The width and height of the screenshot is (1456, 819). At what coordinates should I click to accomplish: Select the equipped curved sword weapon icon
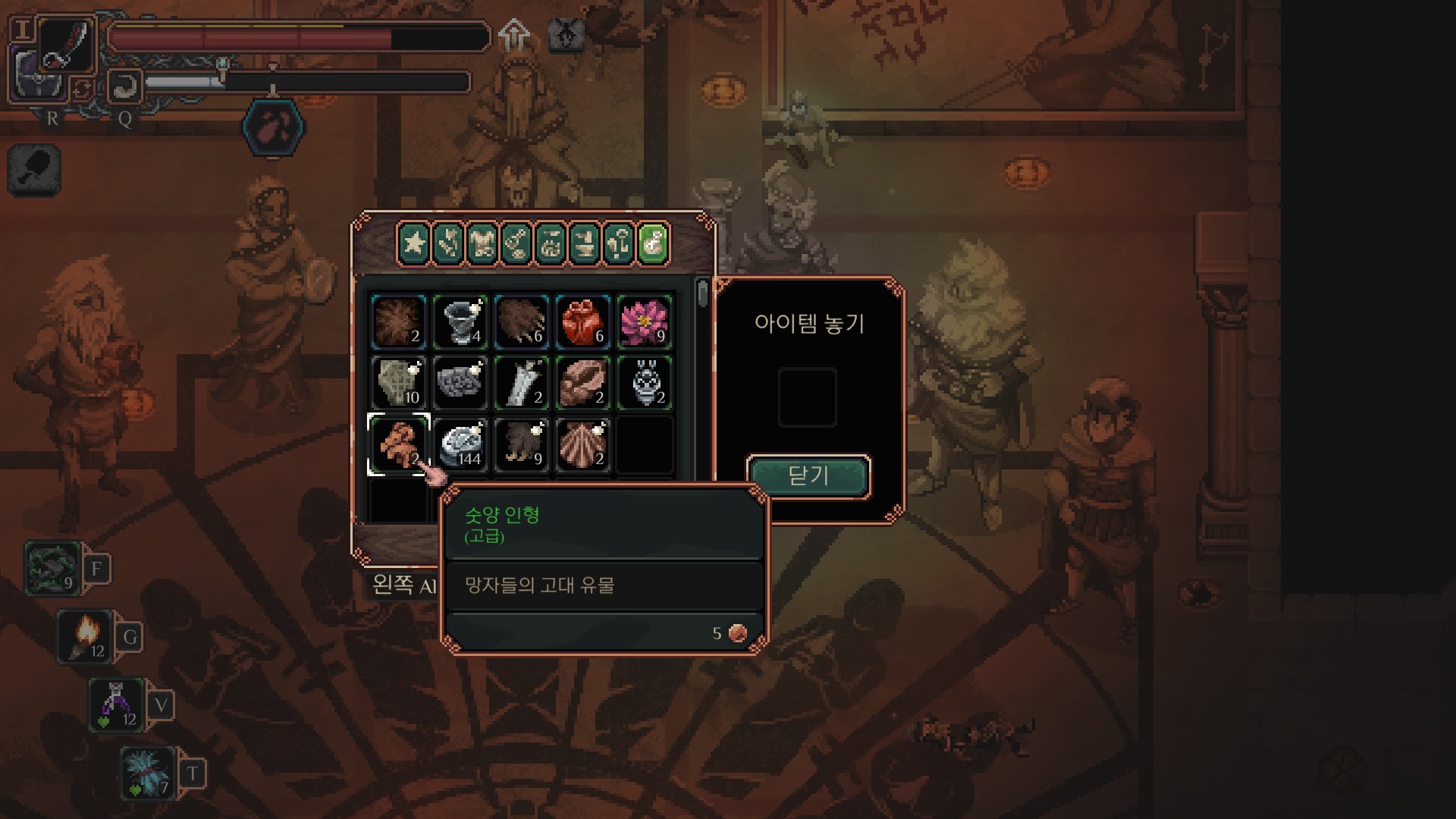pos(67,44)
